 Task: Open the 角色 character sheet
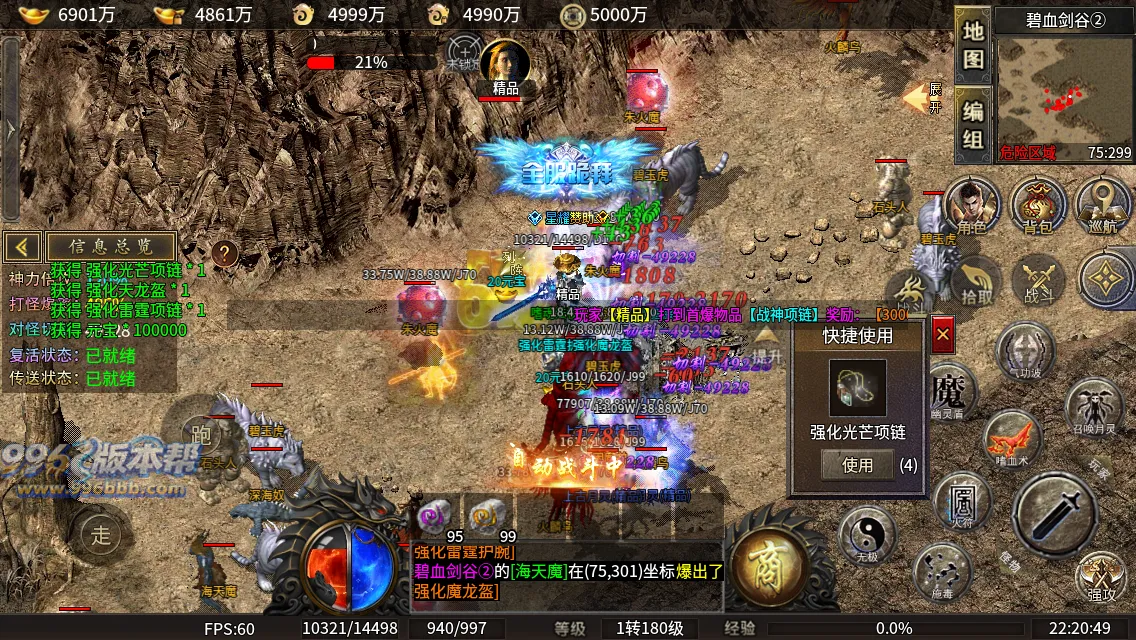tap(971, 205)
